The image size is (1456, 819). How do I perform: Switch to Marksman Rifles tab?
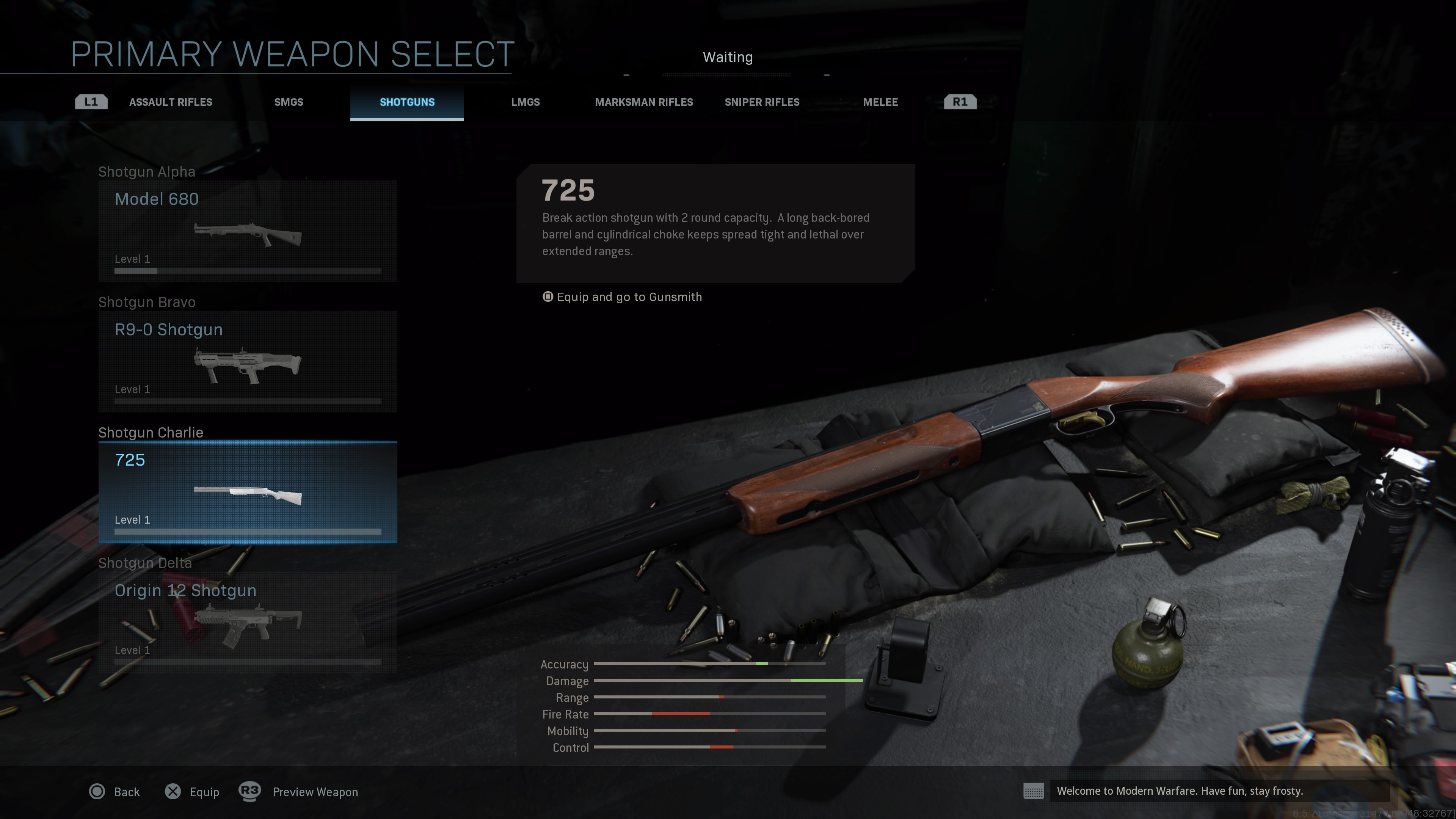643,102
